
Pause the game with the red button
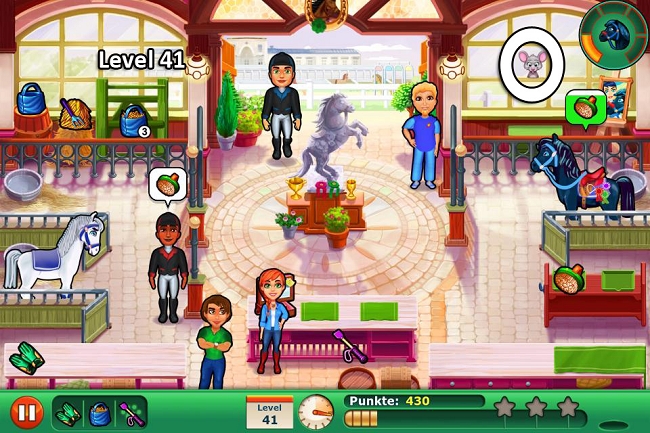[x=26, y=411]
